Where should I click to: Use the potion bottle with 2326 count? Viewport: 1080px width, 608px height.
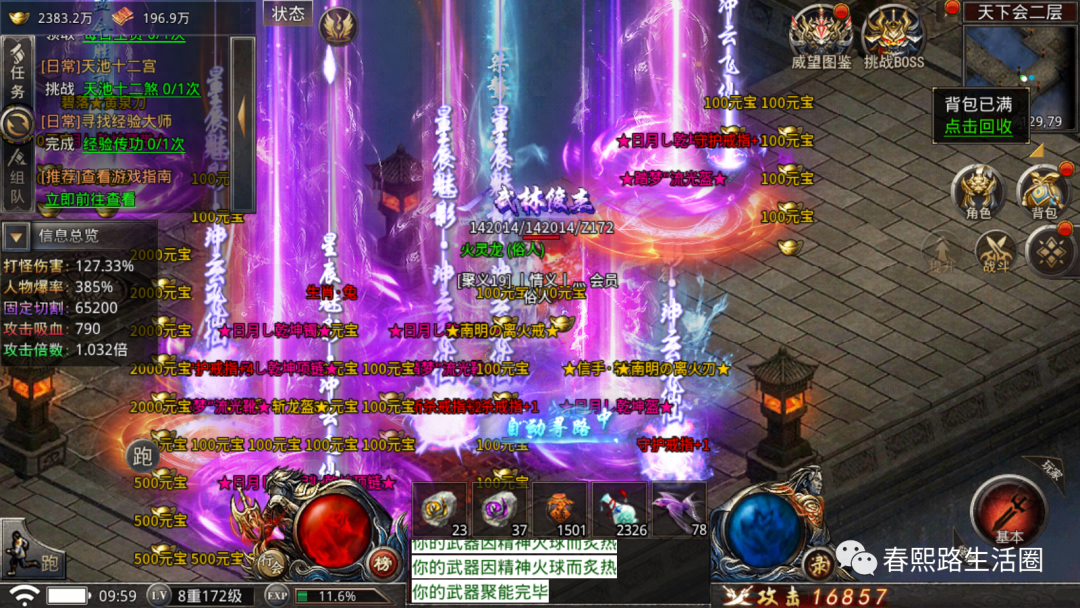coord(618,508)
